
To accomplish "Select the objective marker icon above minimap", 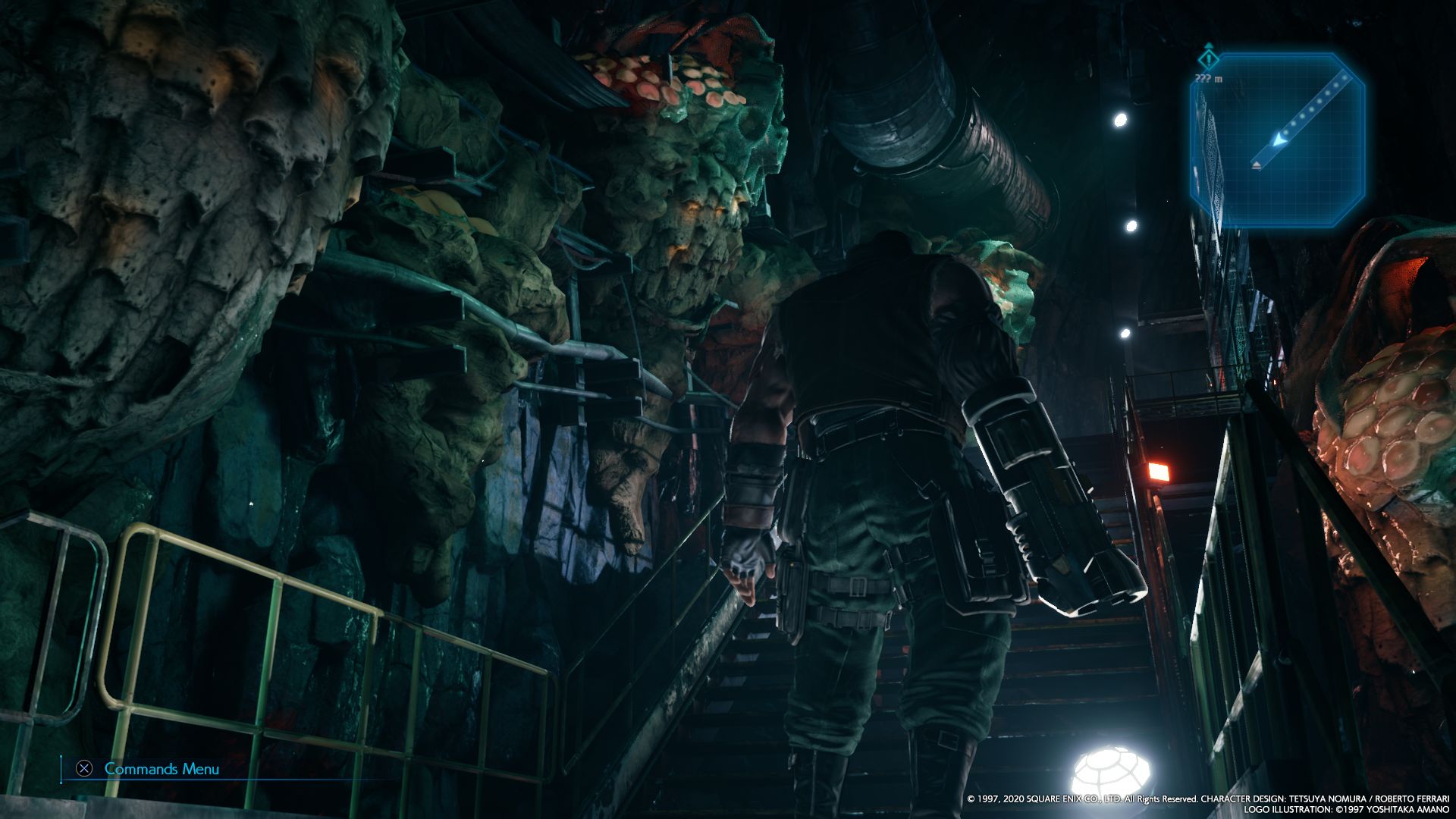I will click(x=1208, y=58).
